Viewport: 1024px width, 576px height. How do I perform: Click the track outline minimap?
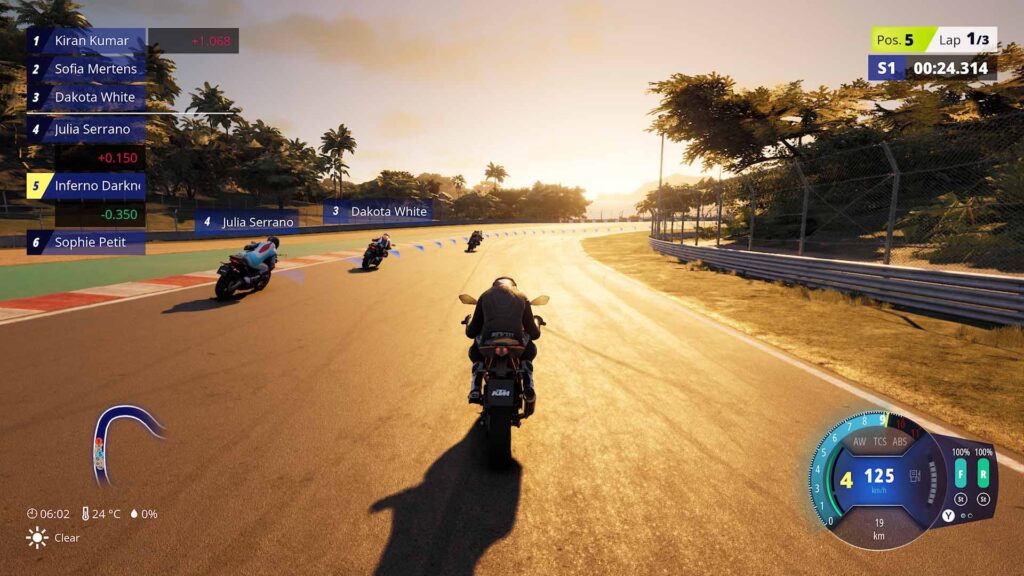[123, 436]
